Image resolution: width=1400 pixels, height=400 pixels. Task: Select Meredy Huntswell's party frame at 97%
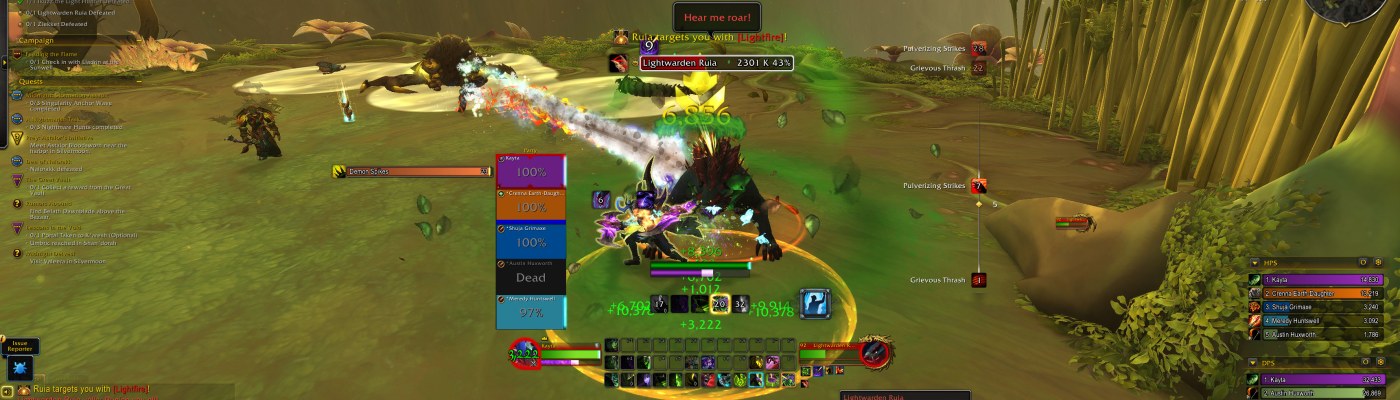pyautogui.click(x=531, y=311)
